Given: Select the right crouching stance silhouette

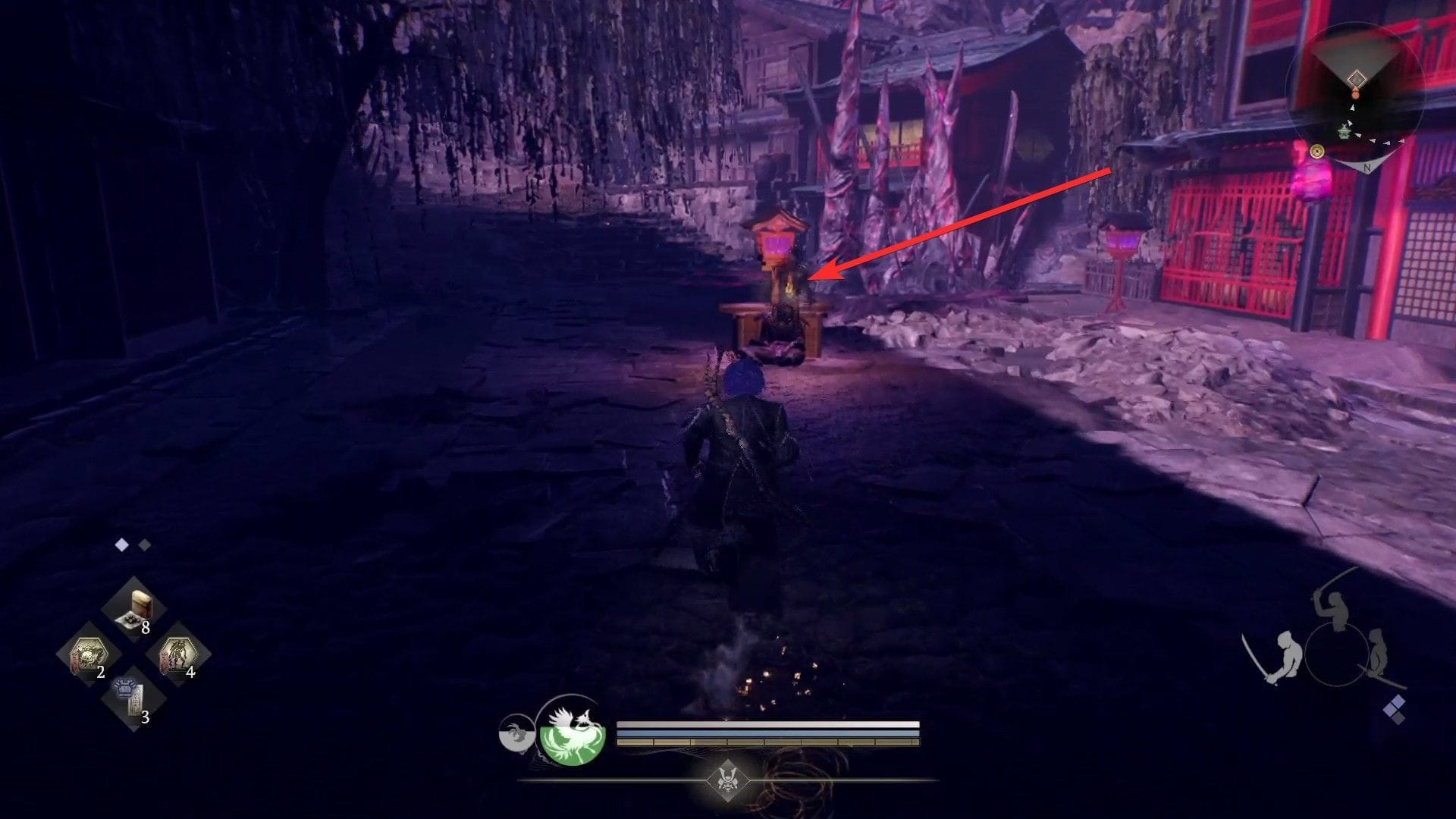Looking at the screenshot, I should tap(1379, 652).
